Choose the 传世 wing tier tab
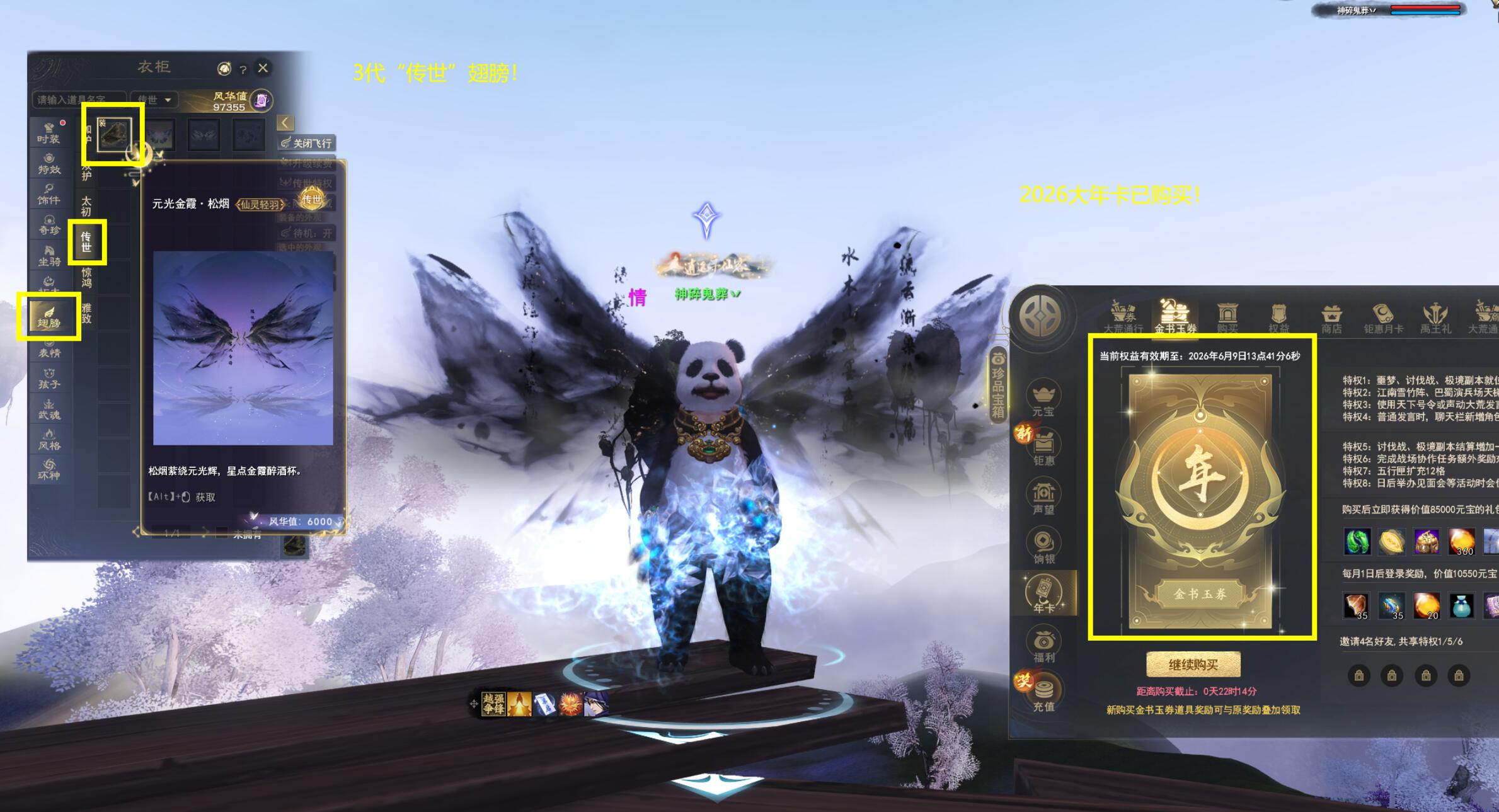Screen dimensions: 1499x812 coord(86,241)
